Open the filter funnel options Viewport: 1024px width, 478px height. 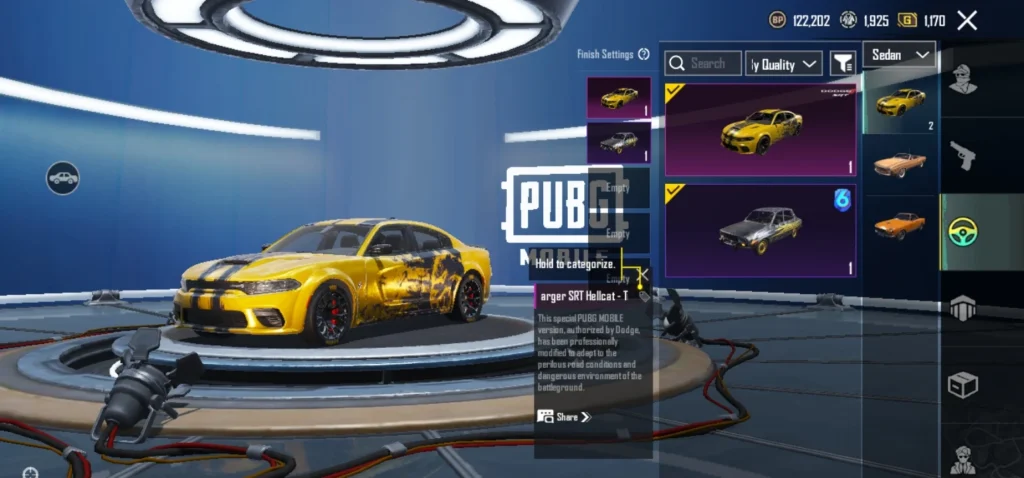click(x=843, y=64)
